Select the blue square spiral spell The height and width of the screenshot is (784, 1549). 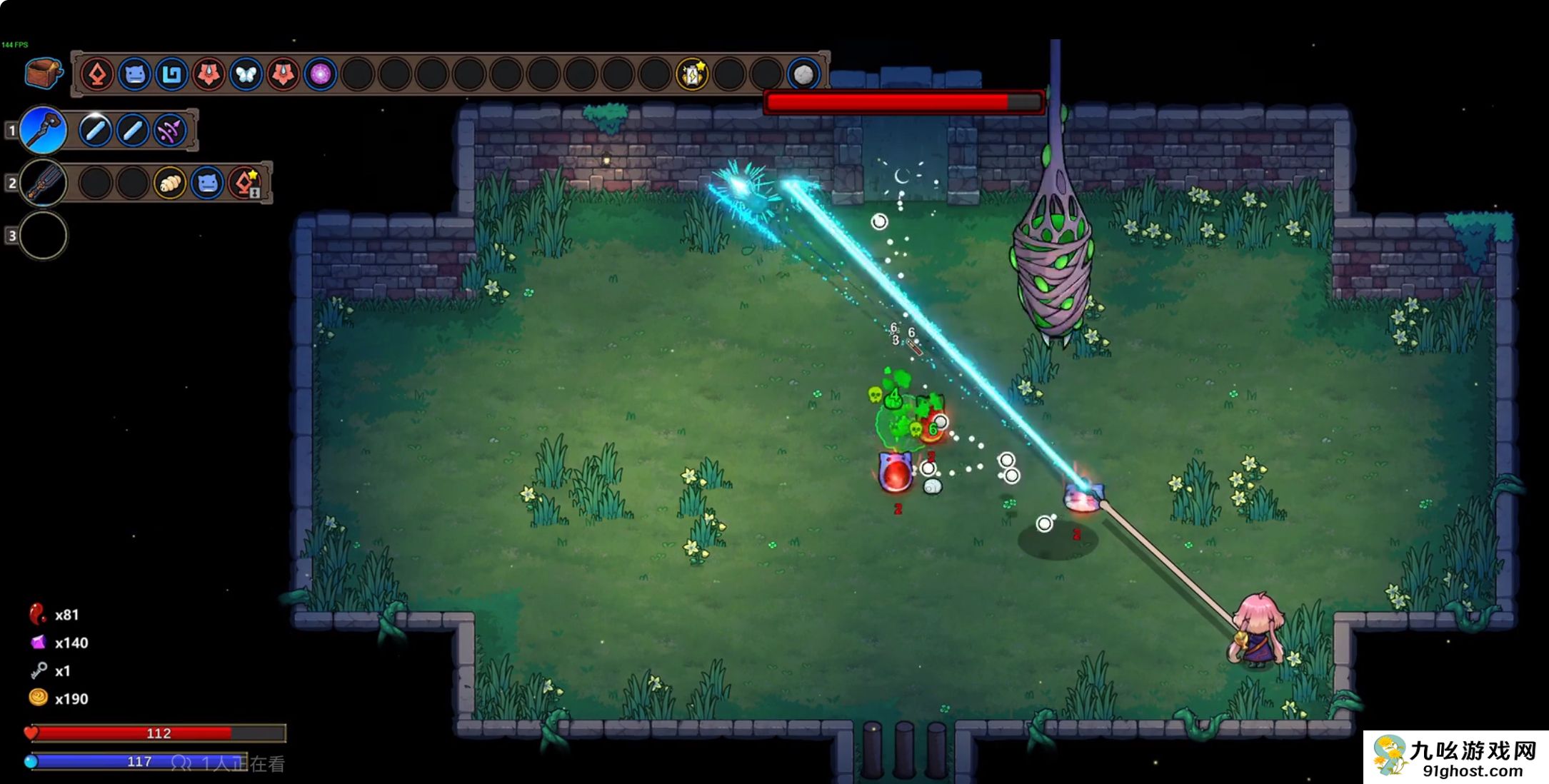coord(171,74)
